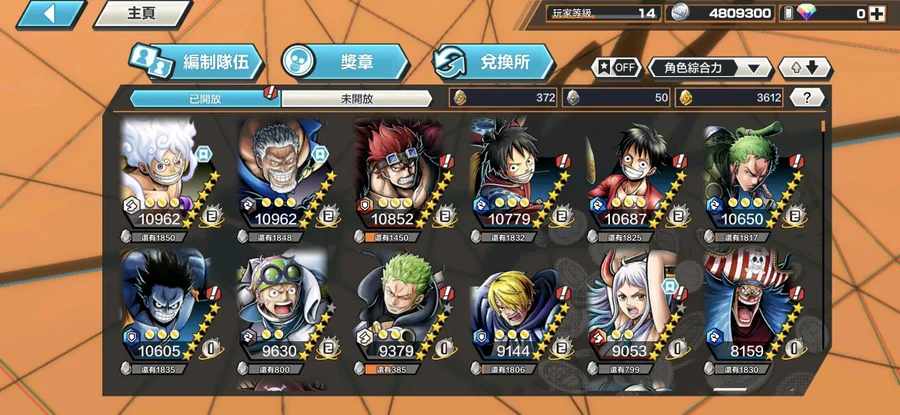Open the 獎章 medals menu
The width and height of the screenshot is (900, 415).
(x=344, y=62)
